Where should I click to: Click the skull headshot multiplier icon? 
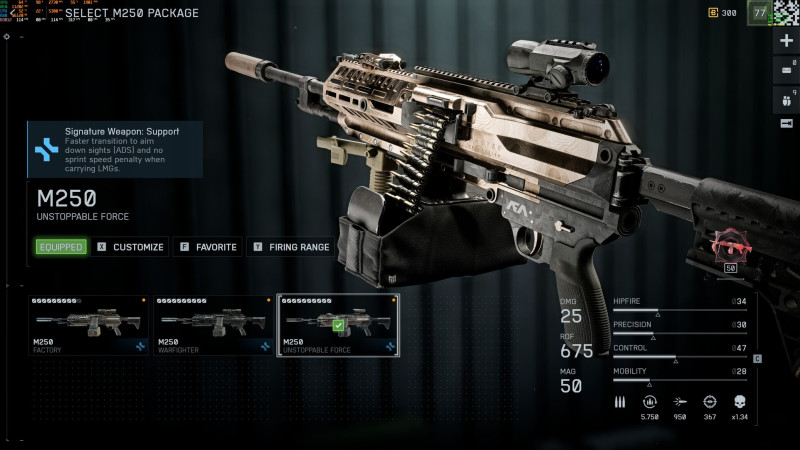click(x=739, y=400)
